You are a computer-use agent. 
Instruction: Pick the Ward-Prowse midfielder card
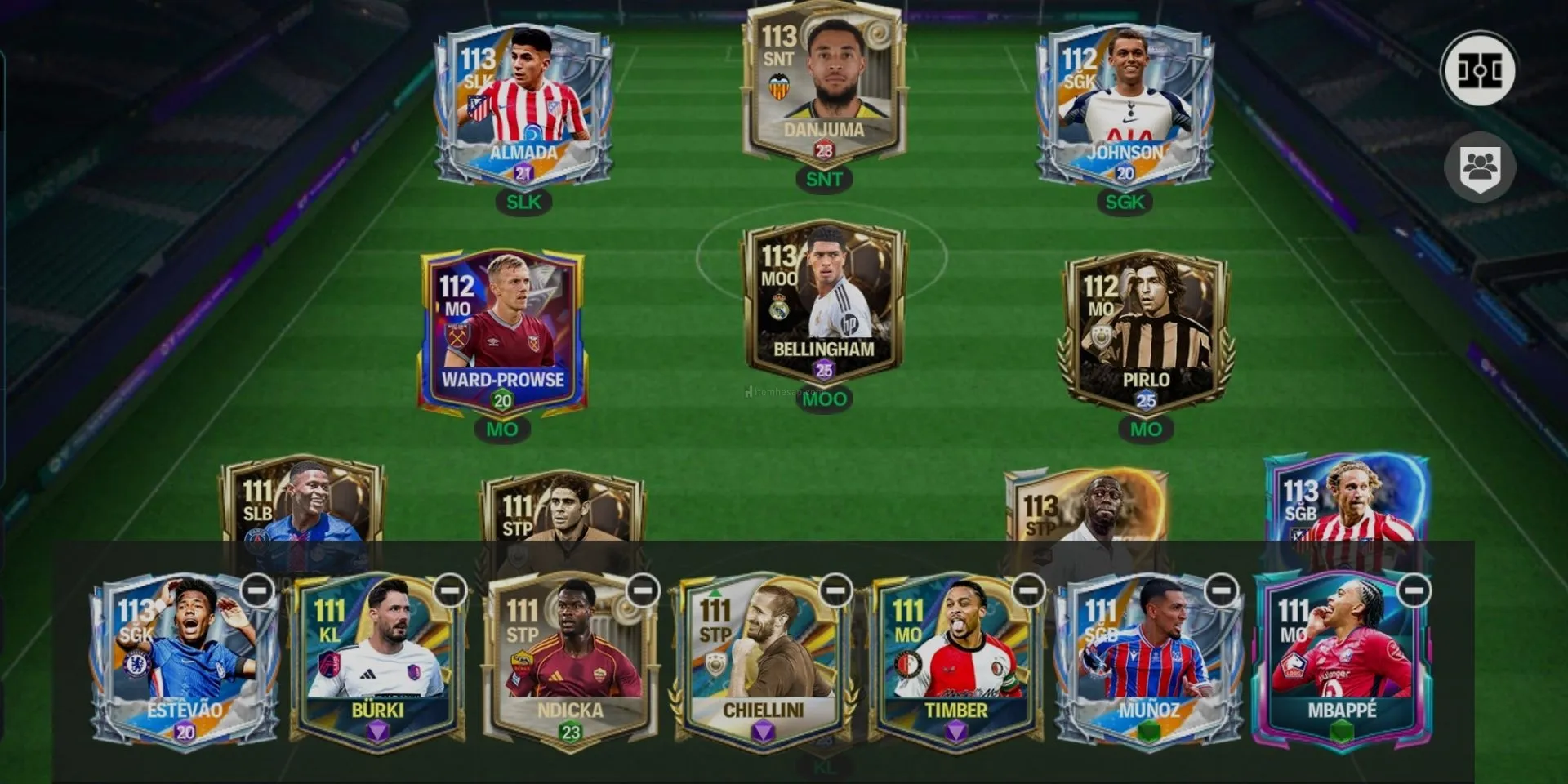click(x=502, y=331)
